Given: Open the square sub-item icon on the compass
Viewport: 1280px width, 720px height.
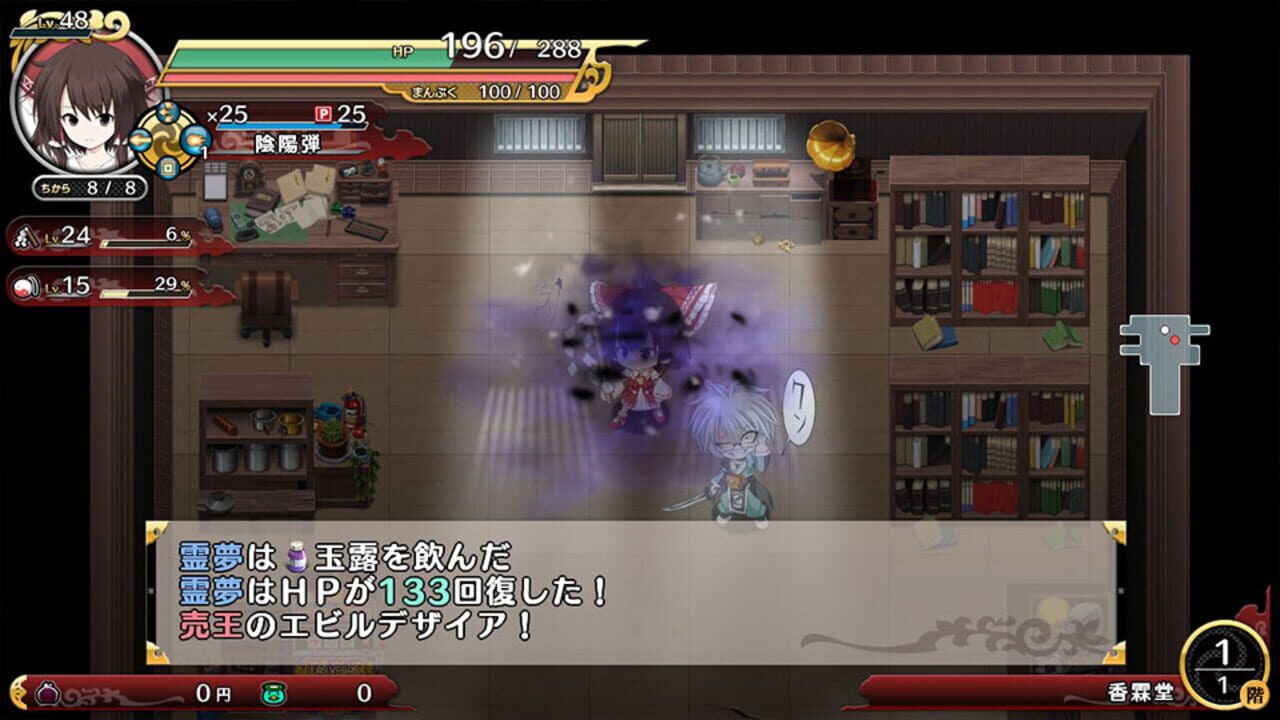Looking at the screenshot, I should click(x=168, y=168).
